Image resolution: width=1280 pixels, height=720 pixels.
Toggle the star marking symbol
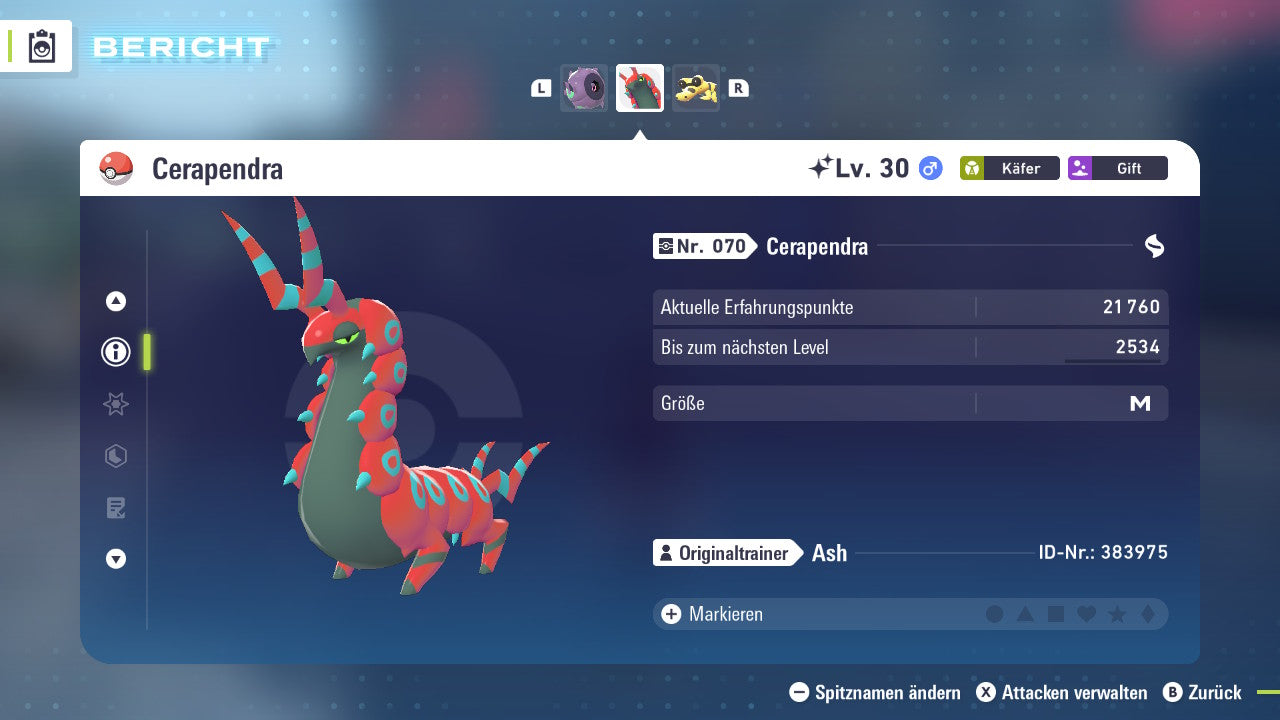tap(1117, 614)
